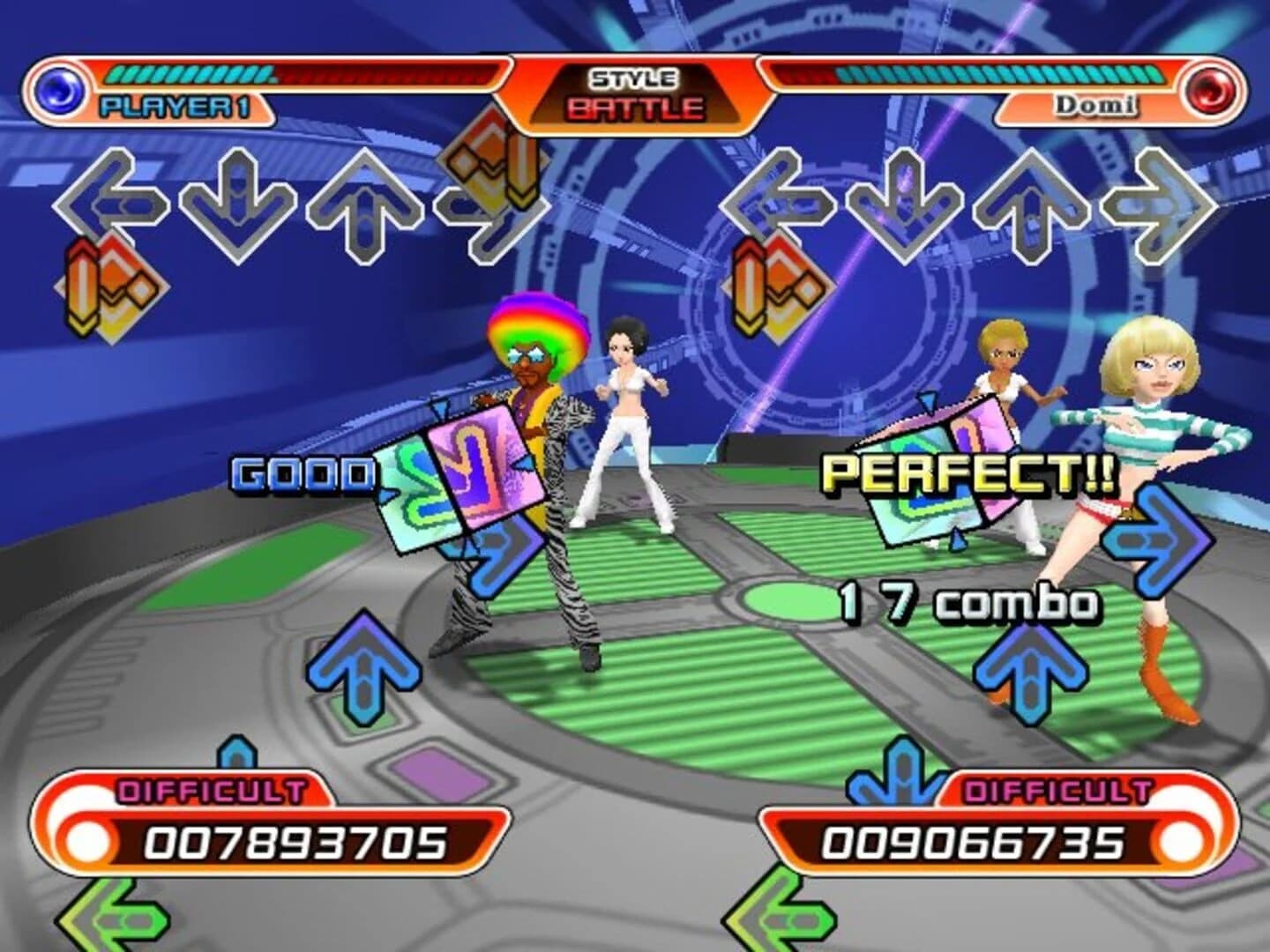Click Domi's dance gauge life bar
The width and height of the screenshot is (1270, 952).
tap(970, 73)
